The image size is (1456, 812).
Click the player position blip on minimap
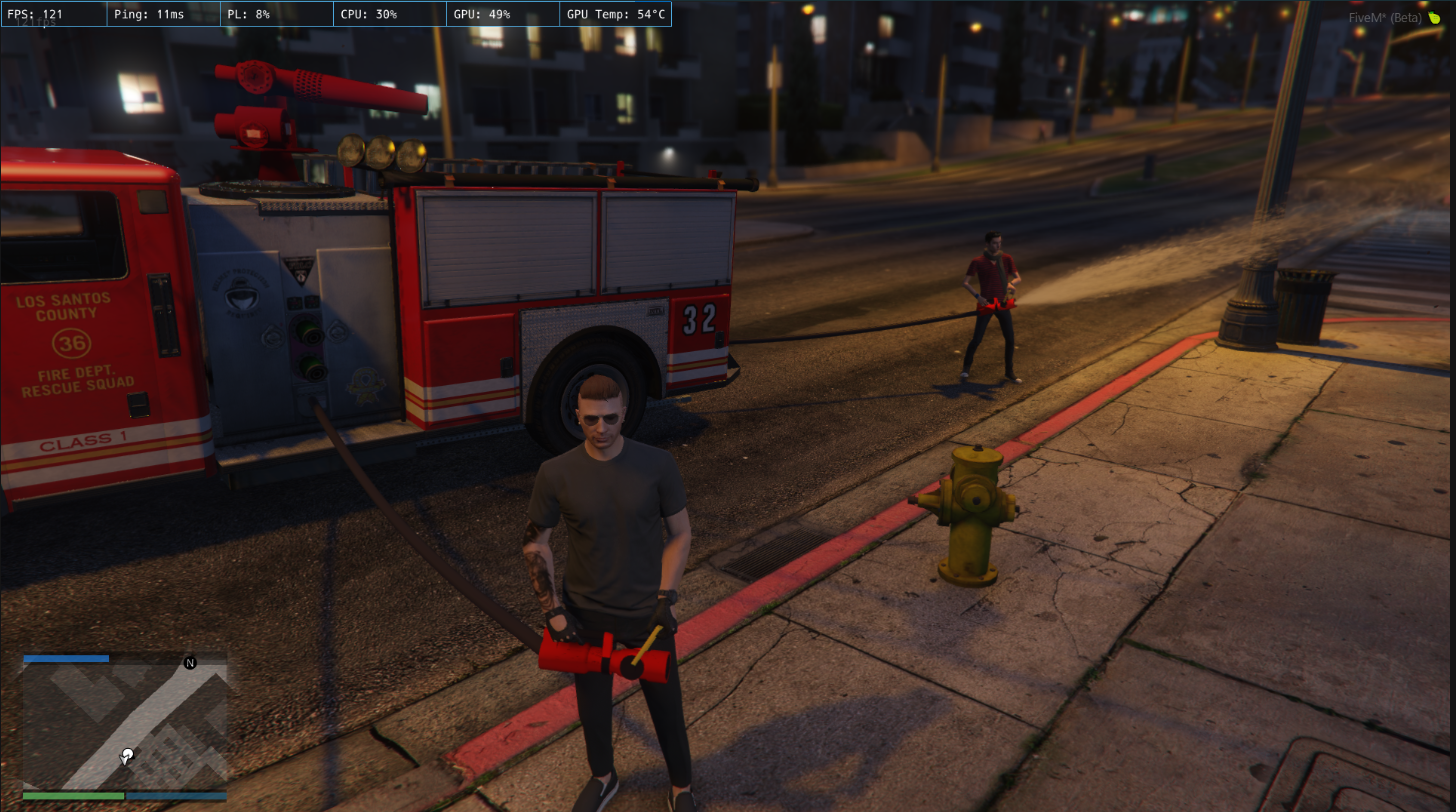coord(127,757)
